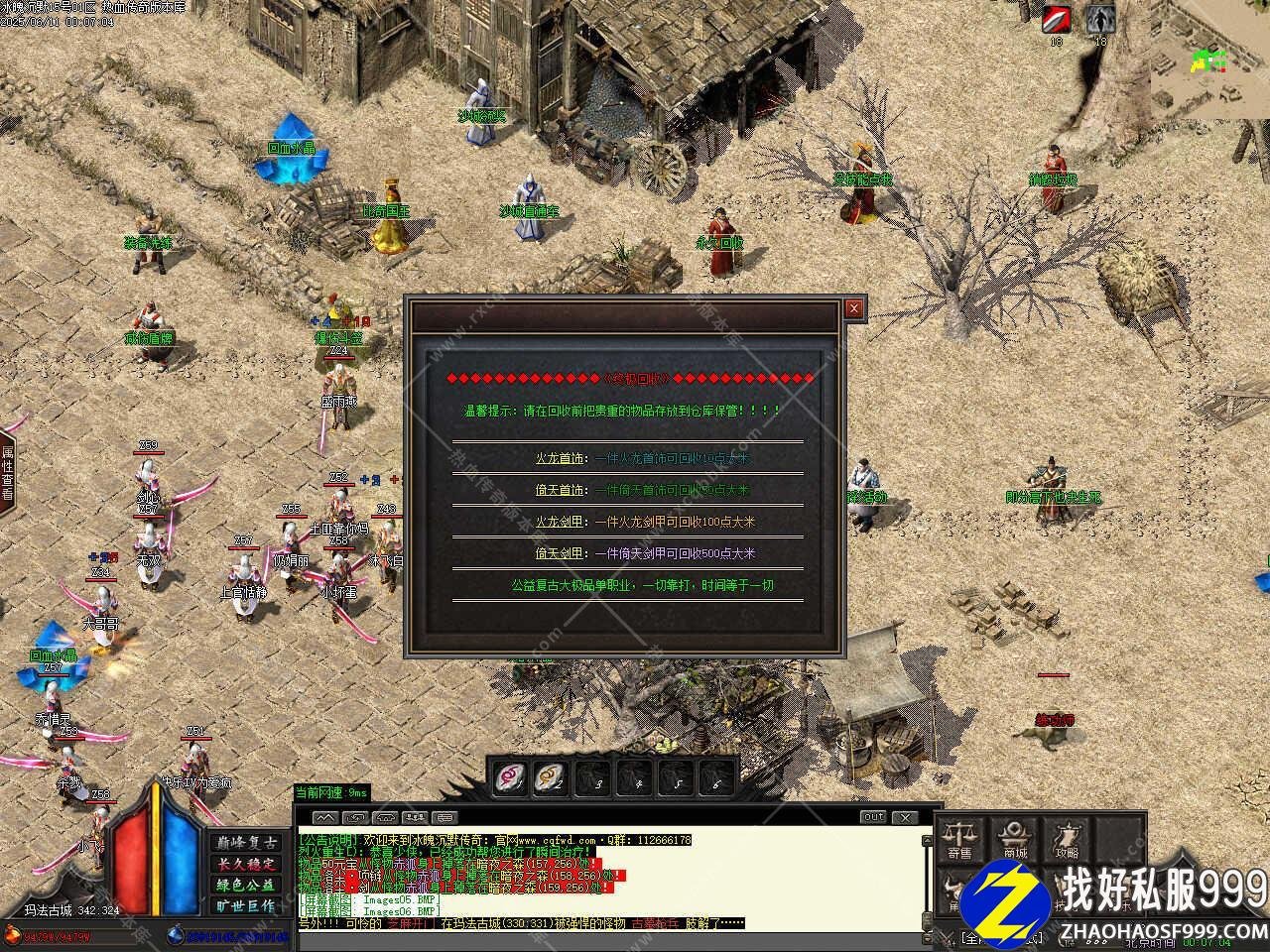Image resolution: width=1270 pixels, height=952 pixels.
Task: Click the 火龙剑甲 recycle option
Action: click(560, 522)
